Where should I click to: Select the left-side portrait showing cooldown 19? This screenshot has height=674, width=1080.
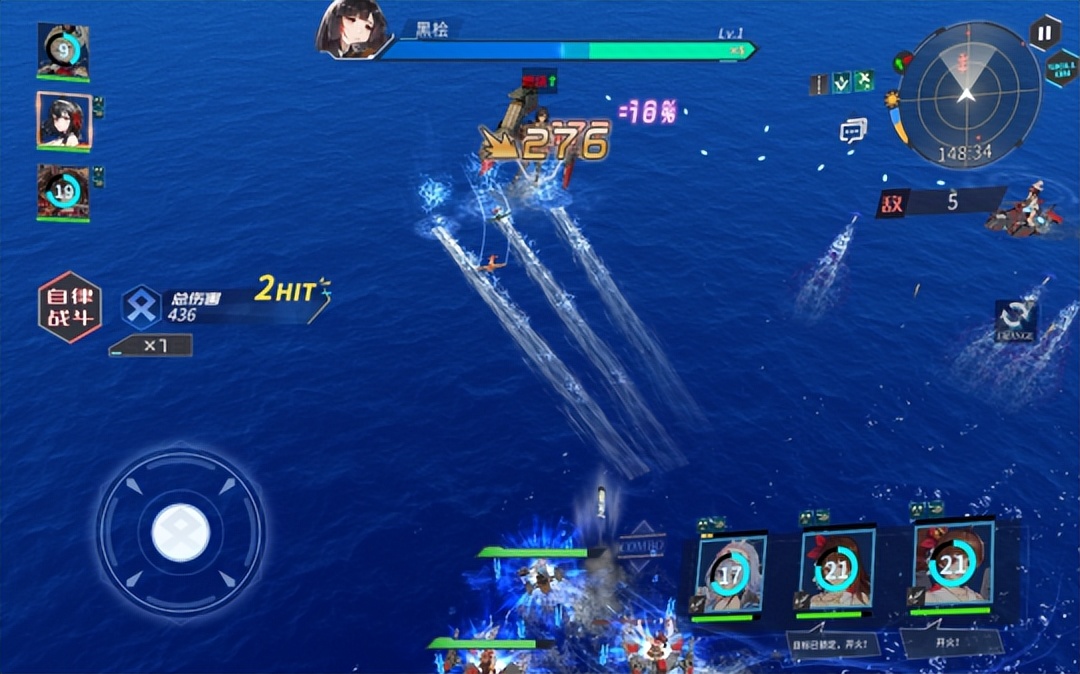[x=63, y=191]
